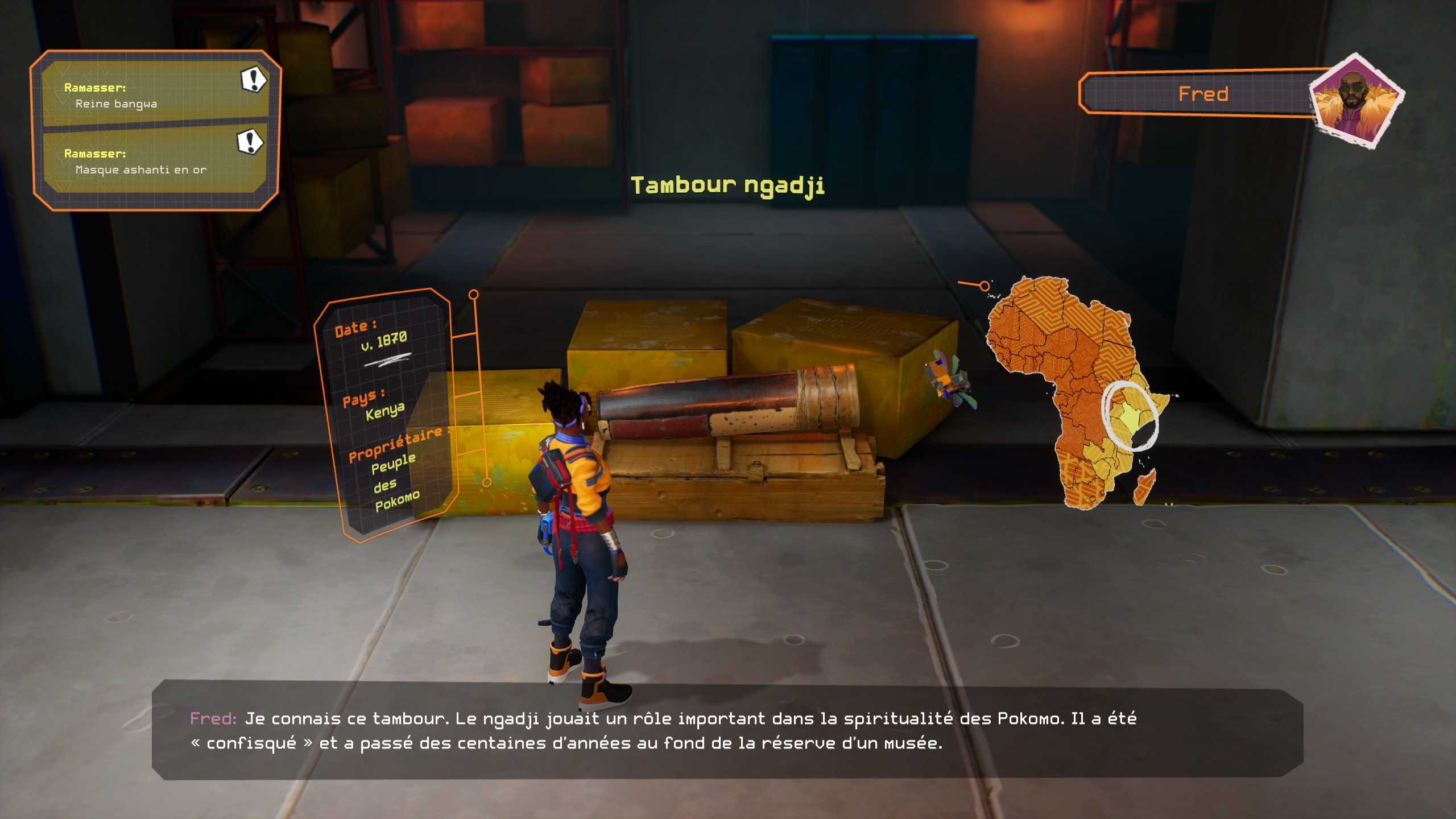
Task: Click the exclamation alert on Reine bangwa
Action: [x=253, y=80]
